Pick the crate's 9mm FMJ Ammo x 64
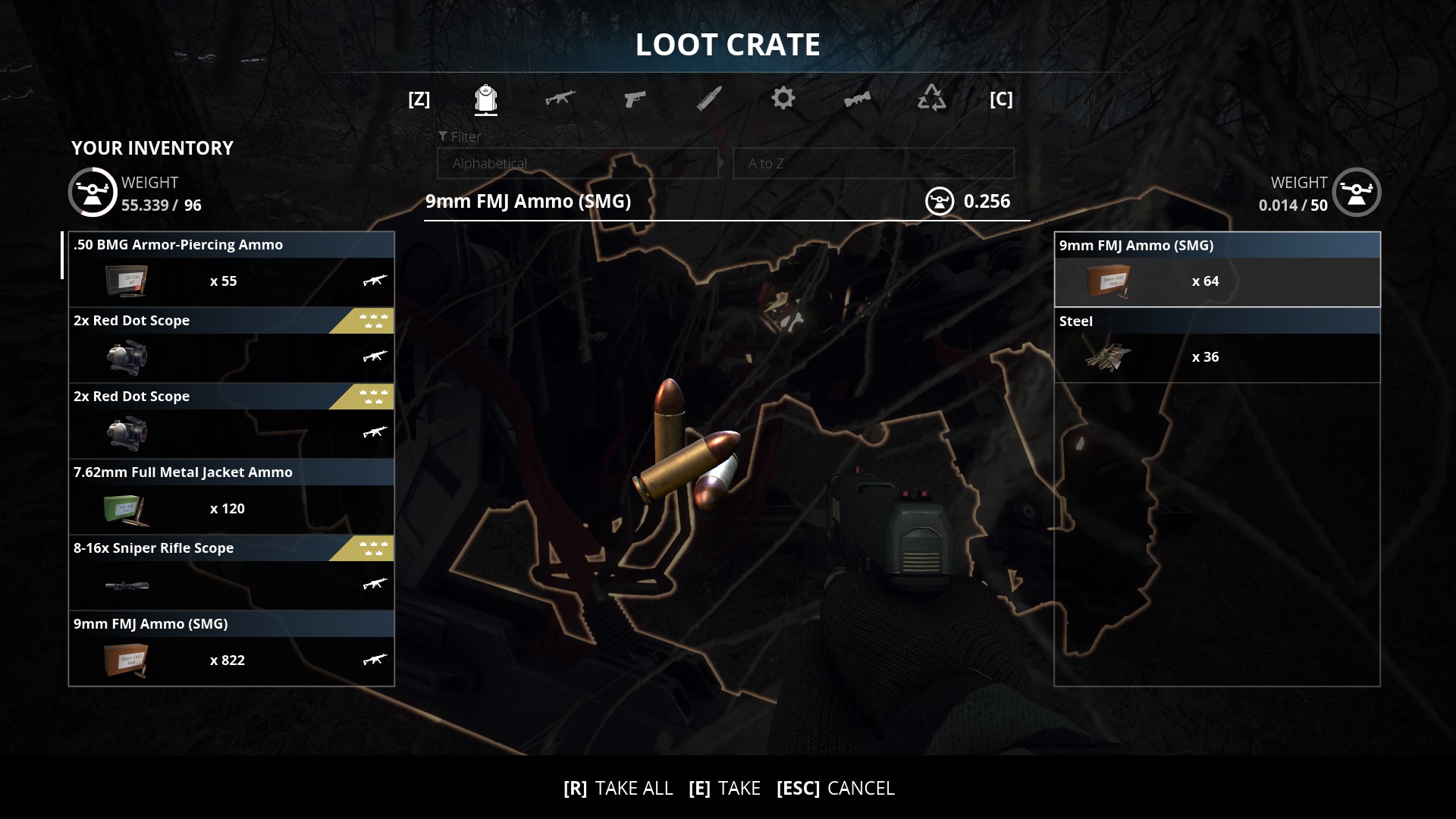This screenshot has width=1456, height=819. click(1216, 270)
